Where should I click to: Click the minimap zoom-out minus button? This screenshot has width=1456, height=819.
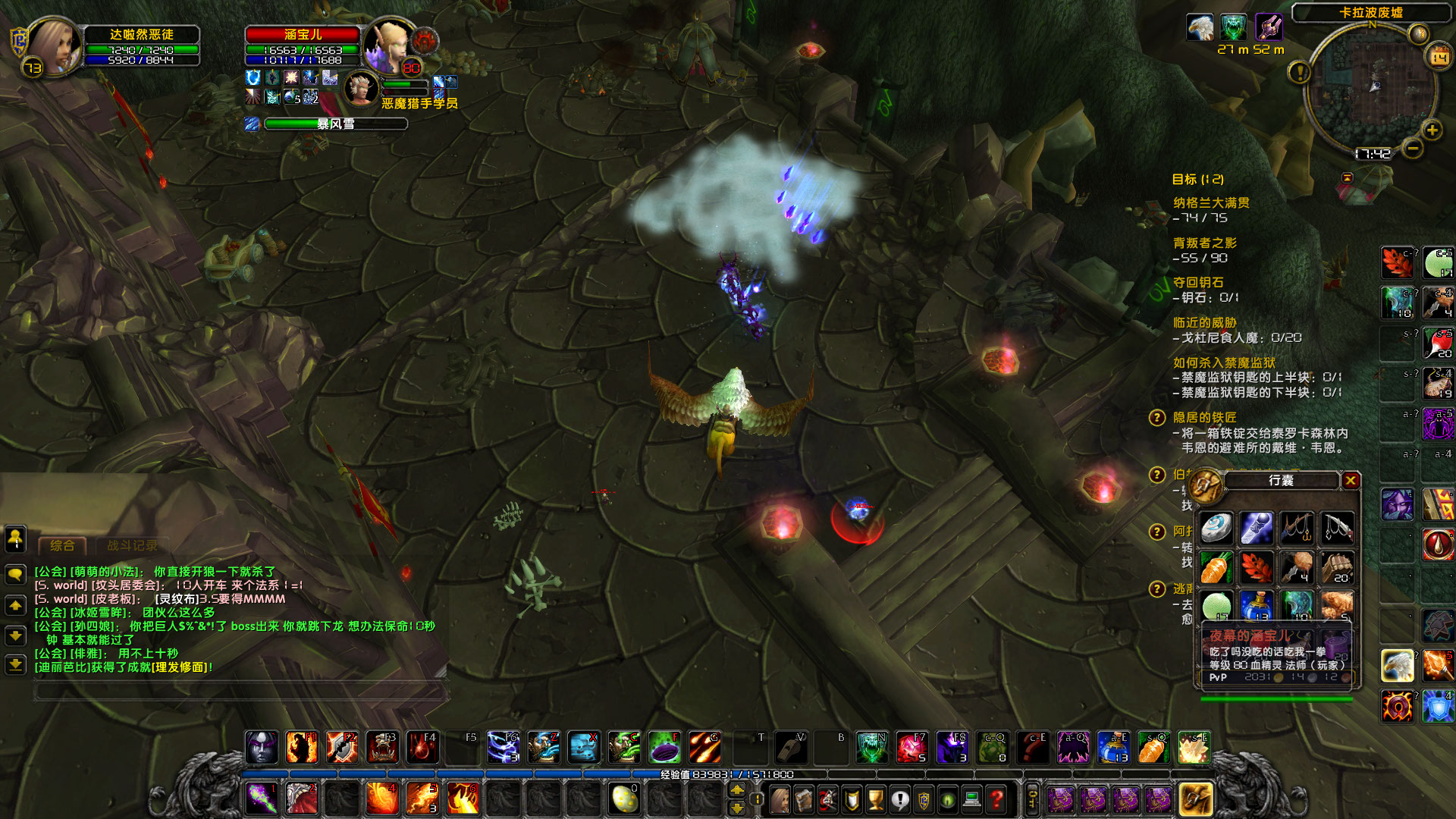point(1412,150)
